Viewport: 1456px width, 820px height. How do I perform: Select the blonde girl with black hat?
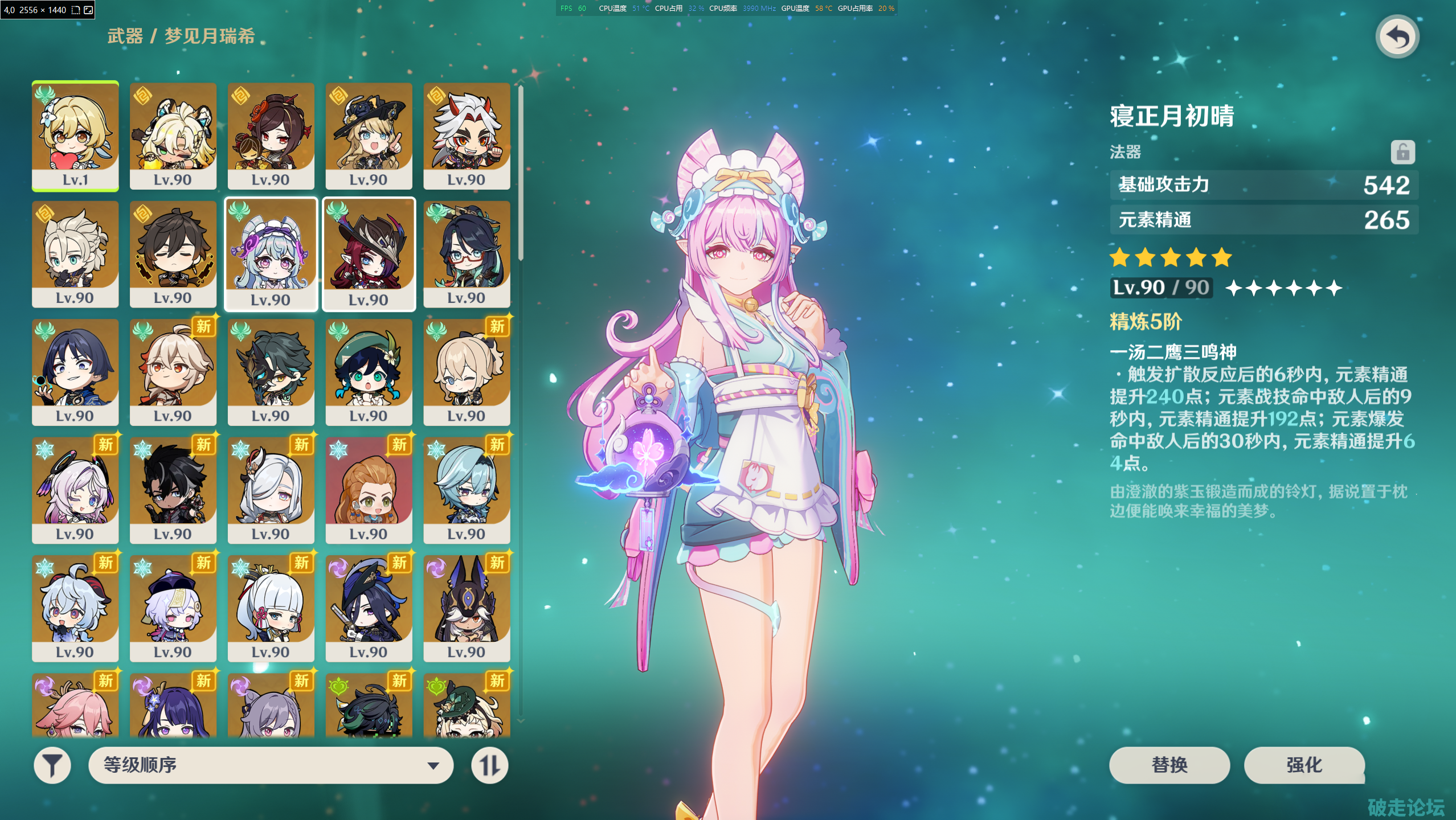(369, 136)
